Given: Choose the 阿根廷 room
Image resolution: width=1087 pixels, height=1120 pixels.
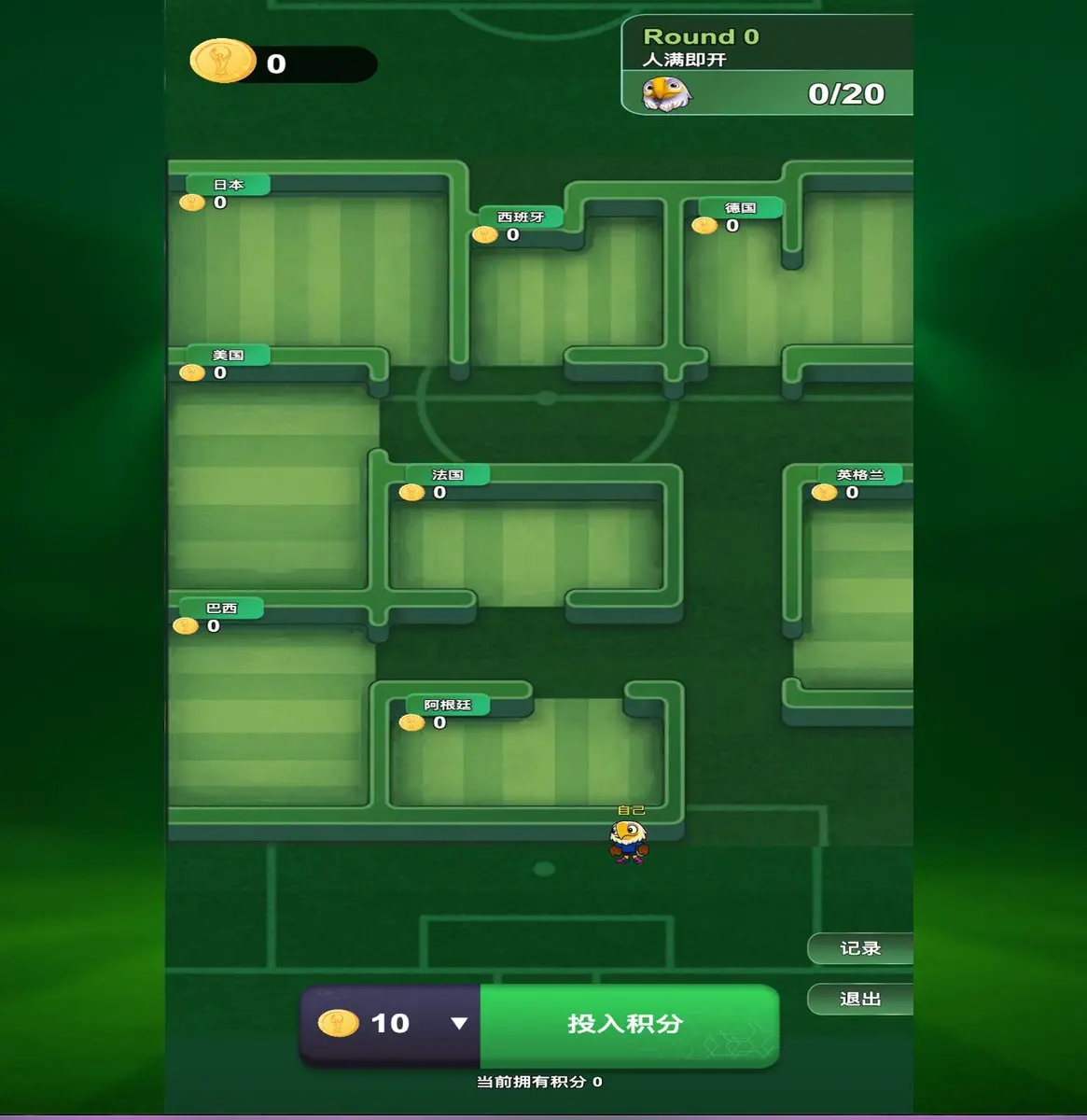Looking at the screenshot, I should coord(527,756).
